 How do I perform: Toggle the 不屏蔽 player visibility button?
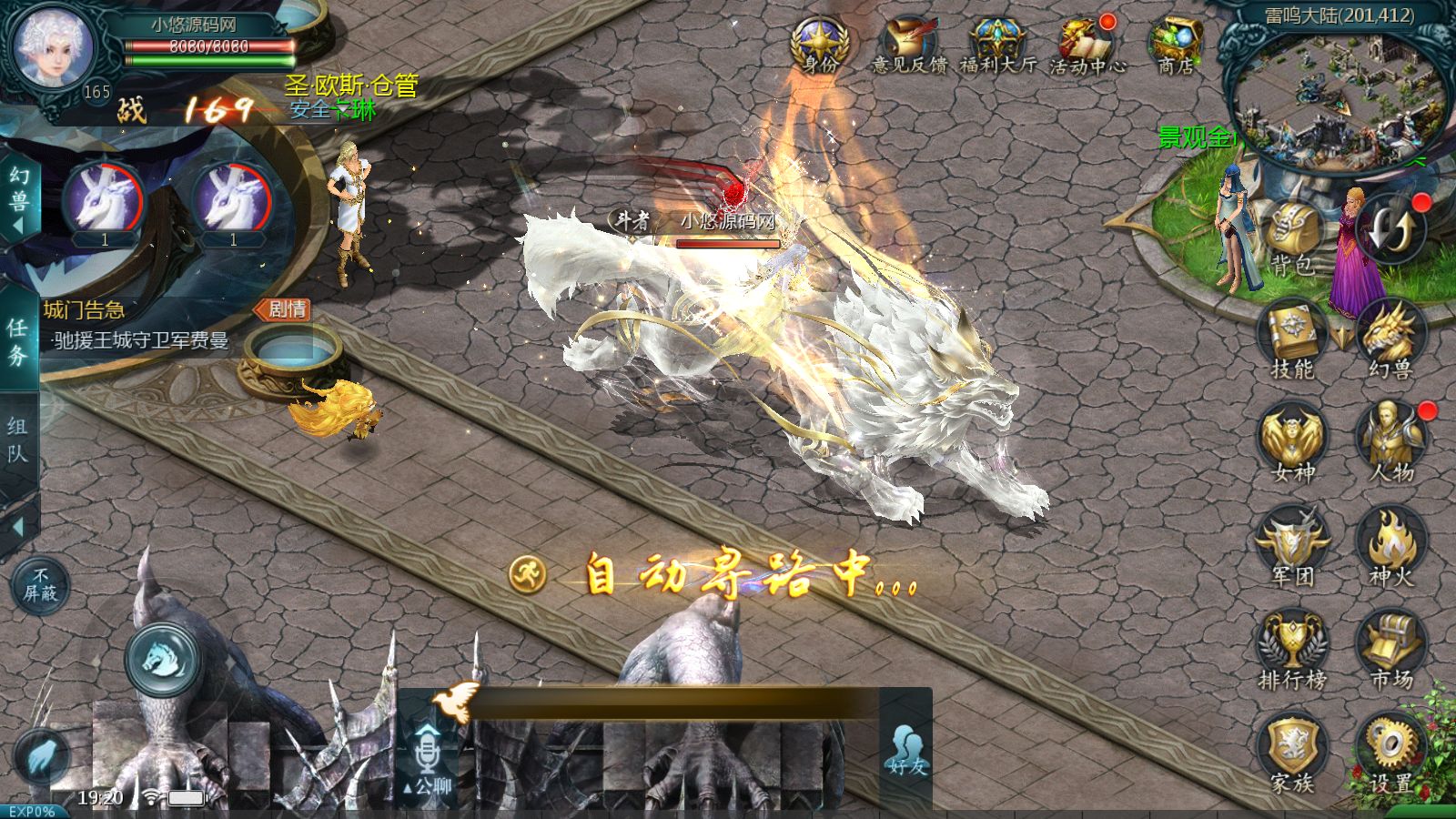pyautogui.click(x=40, y=584)
